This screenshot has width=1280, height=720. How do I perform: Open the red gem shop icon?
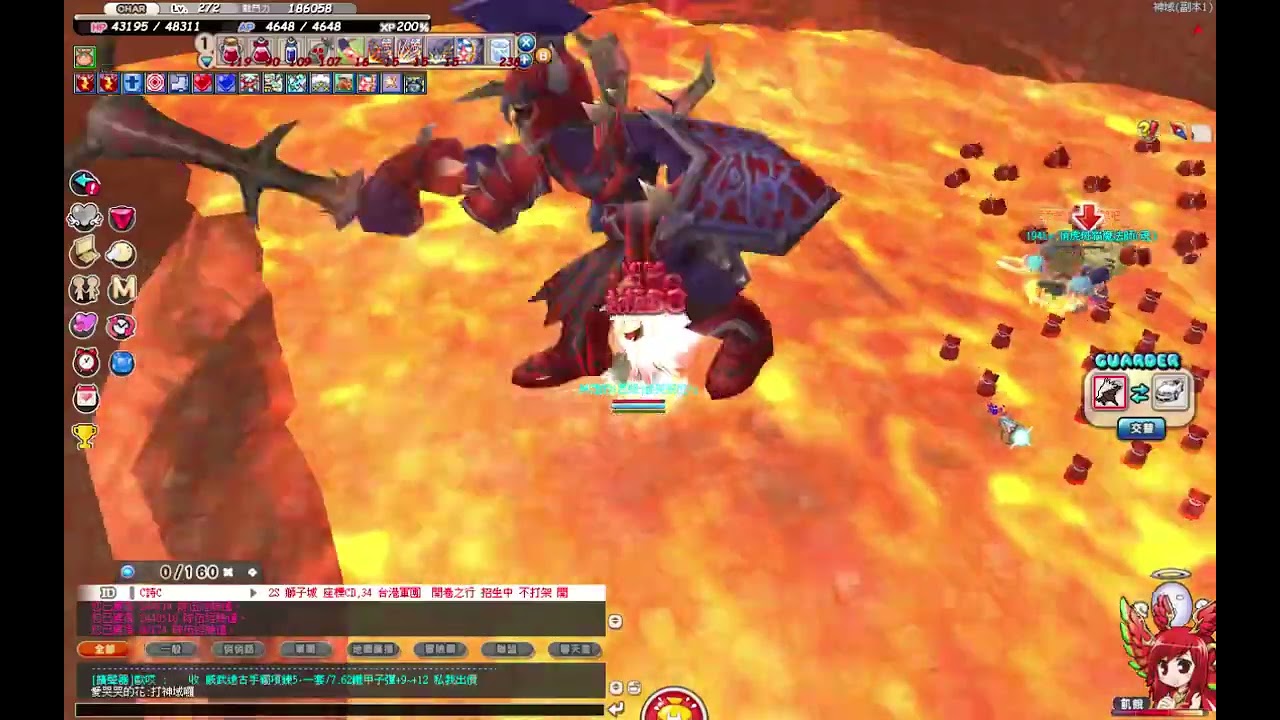[121, 218]
